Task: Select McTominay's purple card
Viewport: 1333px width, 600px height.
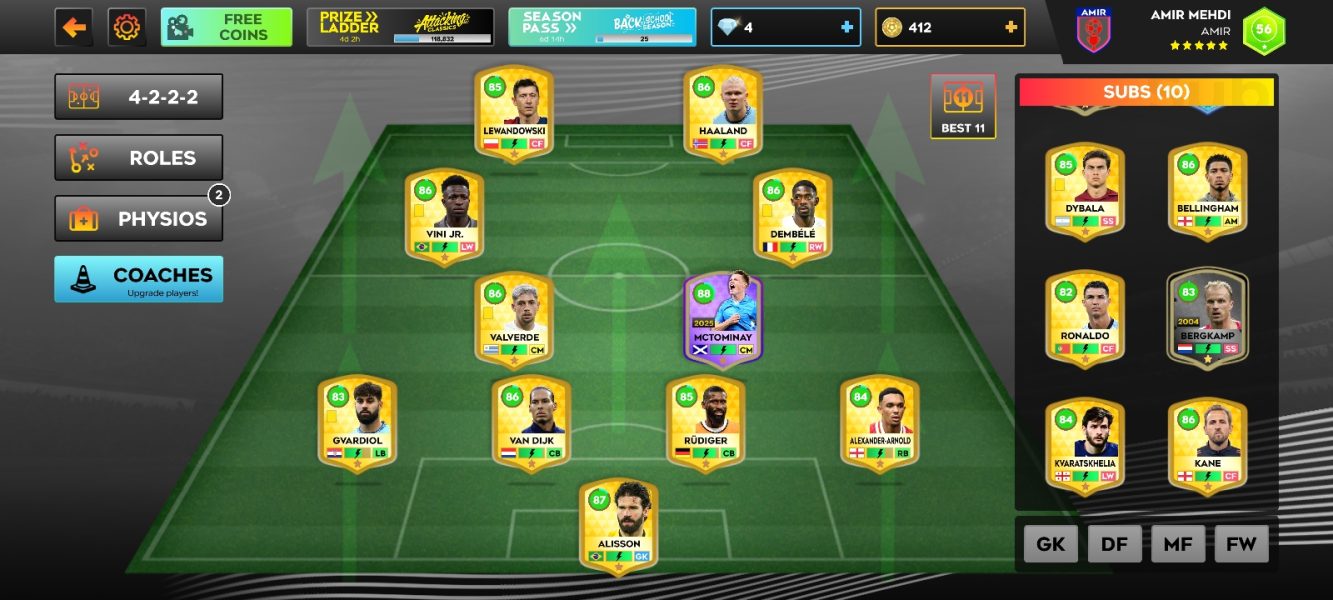Action: tap(723, 319)
